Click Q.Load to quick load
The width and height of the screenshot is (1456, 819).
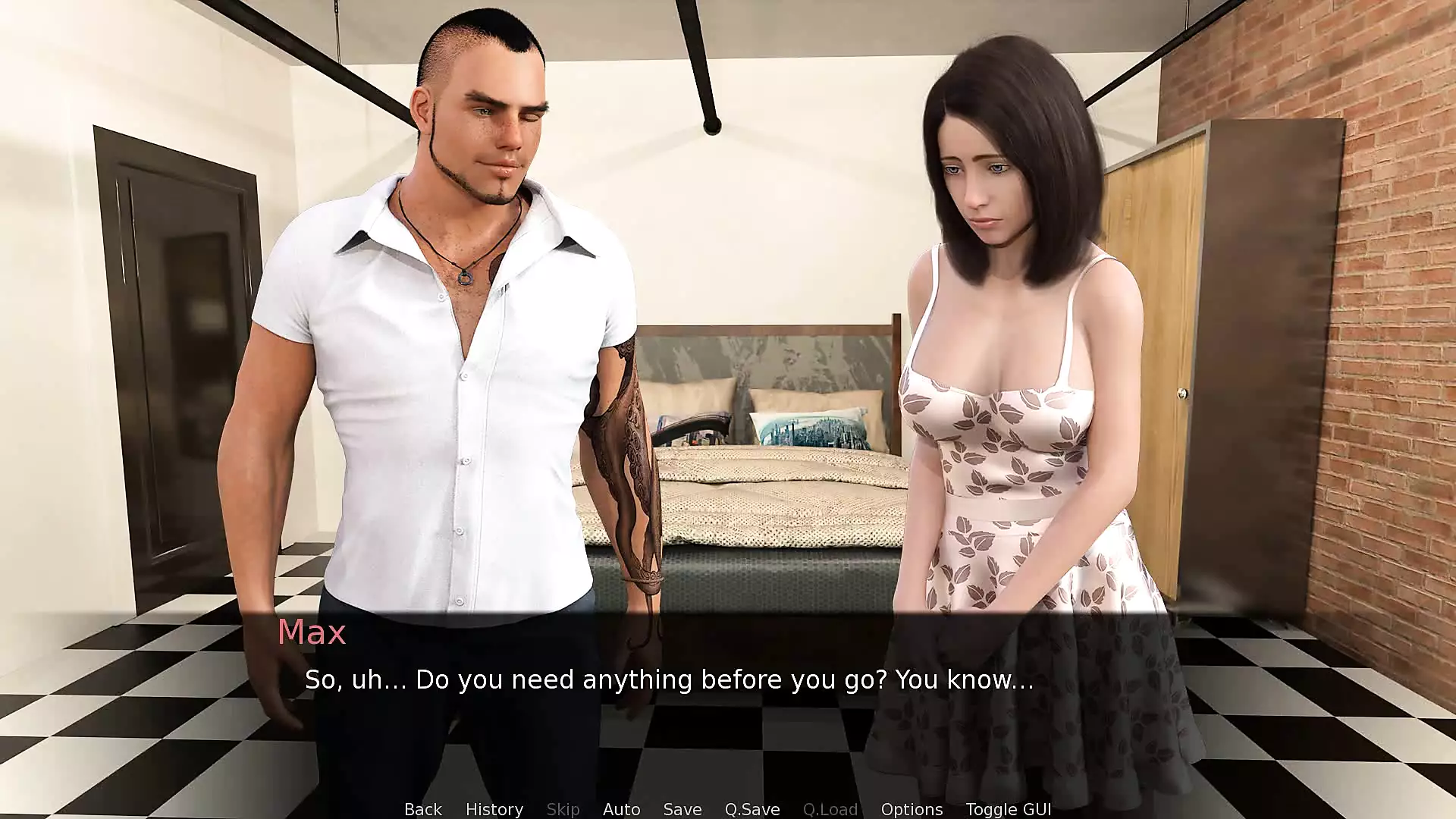coord(830,809)
